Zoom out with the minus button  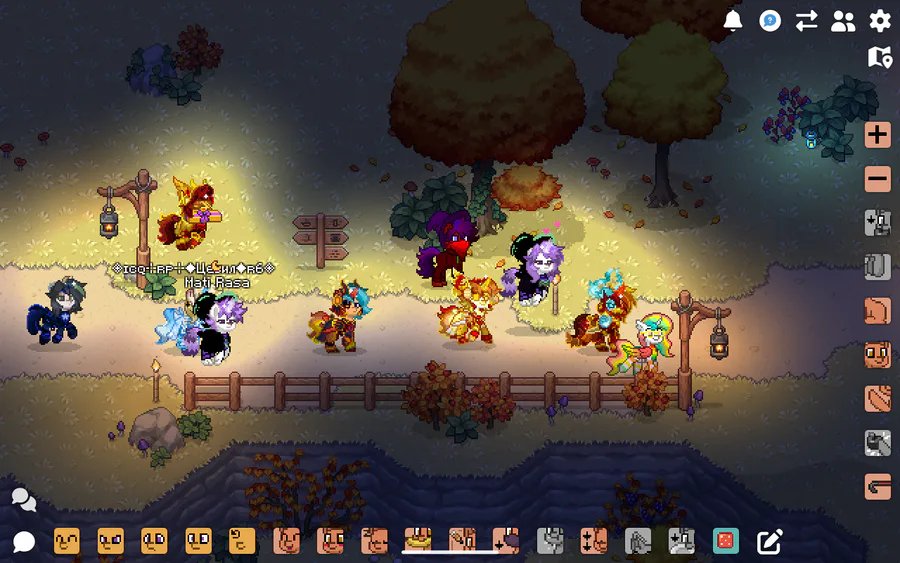click(878, 180)
